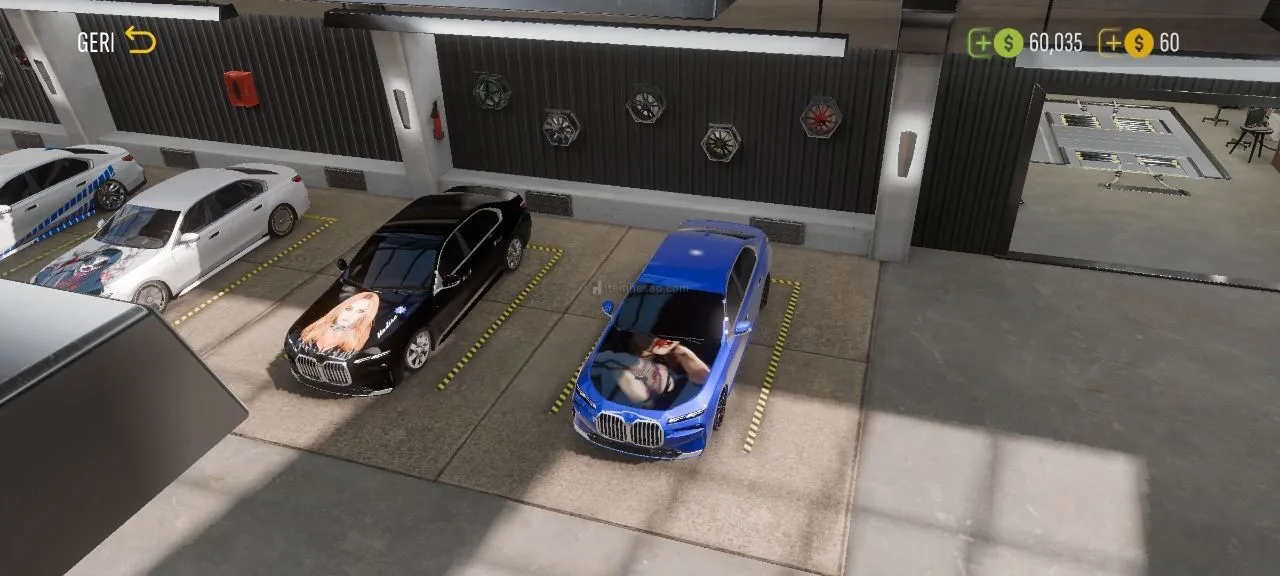Image resolution: width=1280 pixels, height=576 pixels.
Task: Buy gold coins with the yellow plus button
Action: pos(1111,42)
